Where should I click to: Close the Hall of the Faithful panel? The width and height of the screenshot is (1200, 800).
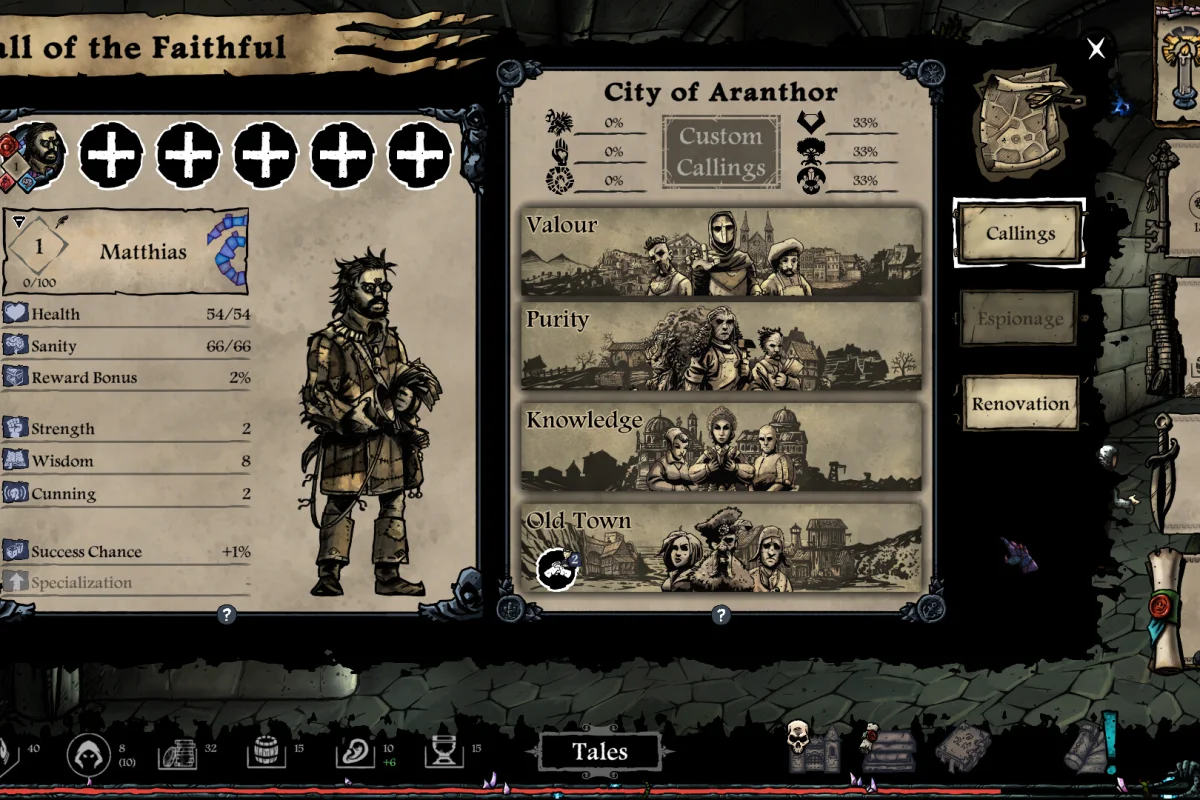click(1097, 49)
